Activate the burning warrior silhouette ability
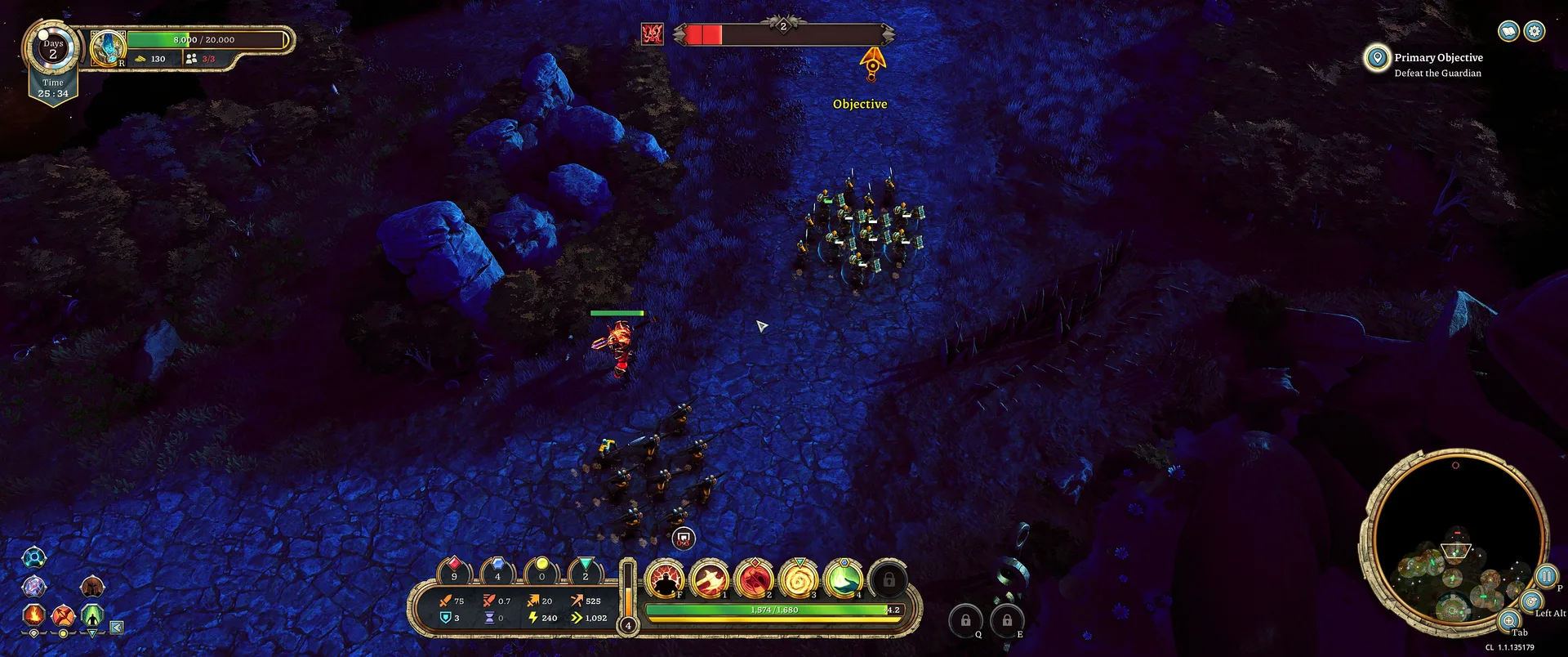The height and width of the screenshot is (657, 1568). tap(666, 579)
